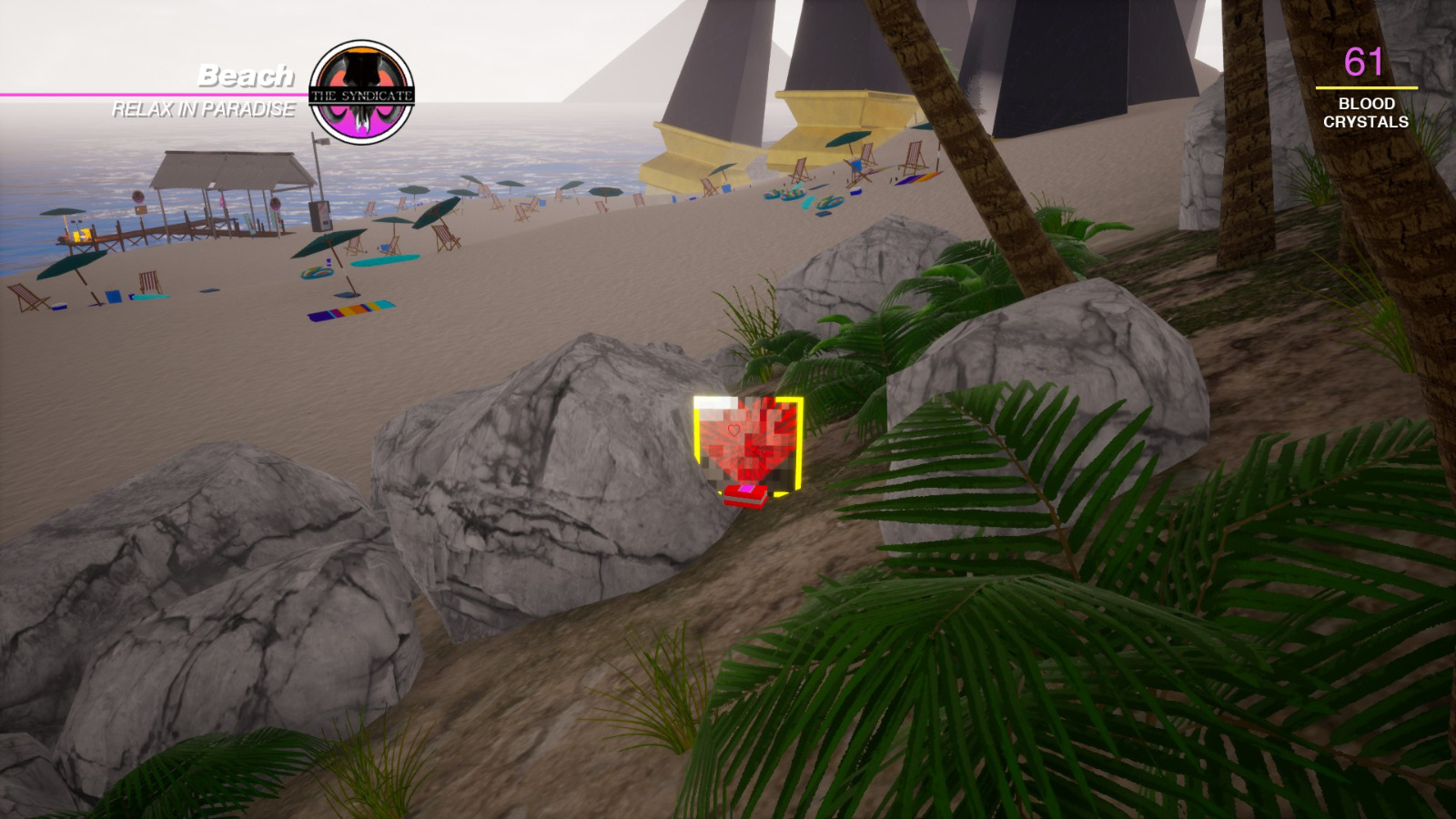Select the goat skull inside the Syndicate logo

click(364, 77)
